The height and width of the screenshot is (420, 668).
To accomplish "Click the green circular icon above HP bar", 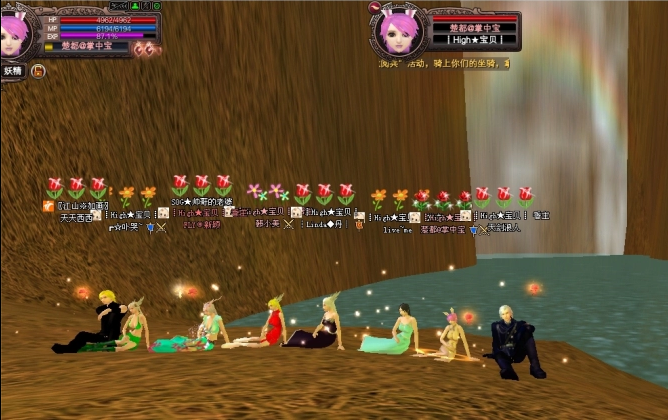I will (x=156, y=6).
